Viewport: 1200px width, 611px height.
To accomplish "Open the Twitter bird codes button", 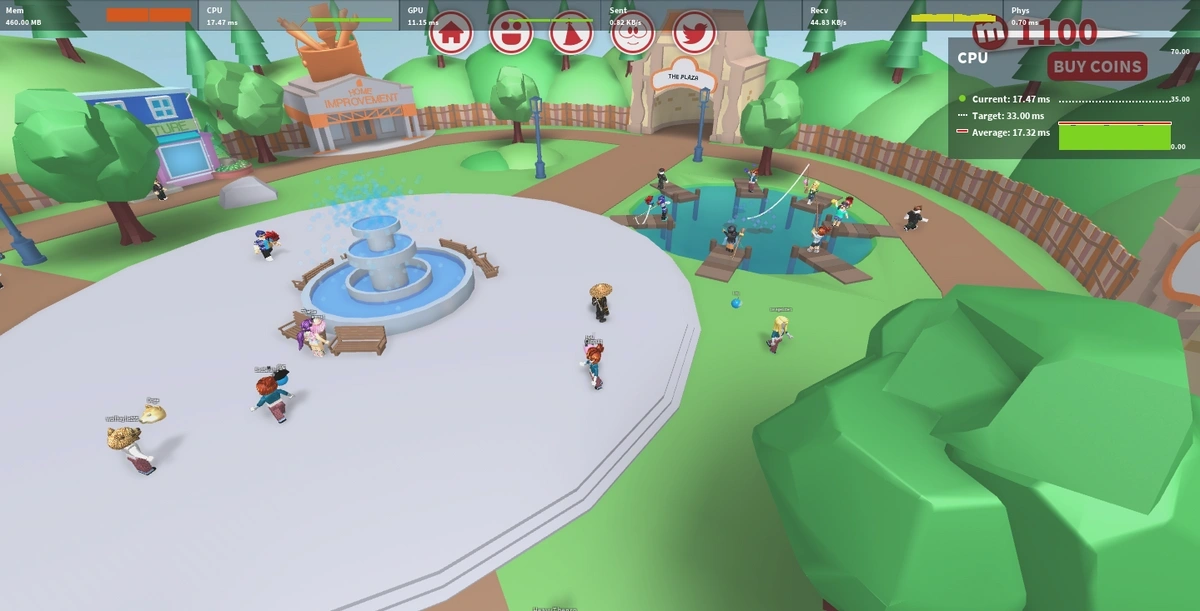I will click(x=694, y=32).
